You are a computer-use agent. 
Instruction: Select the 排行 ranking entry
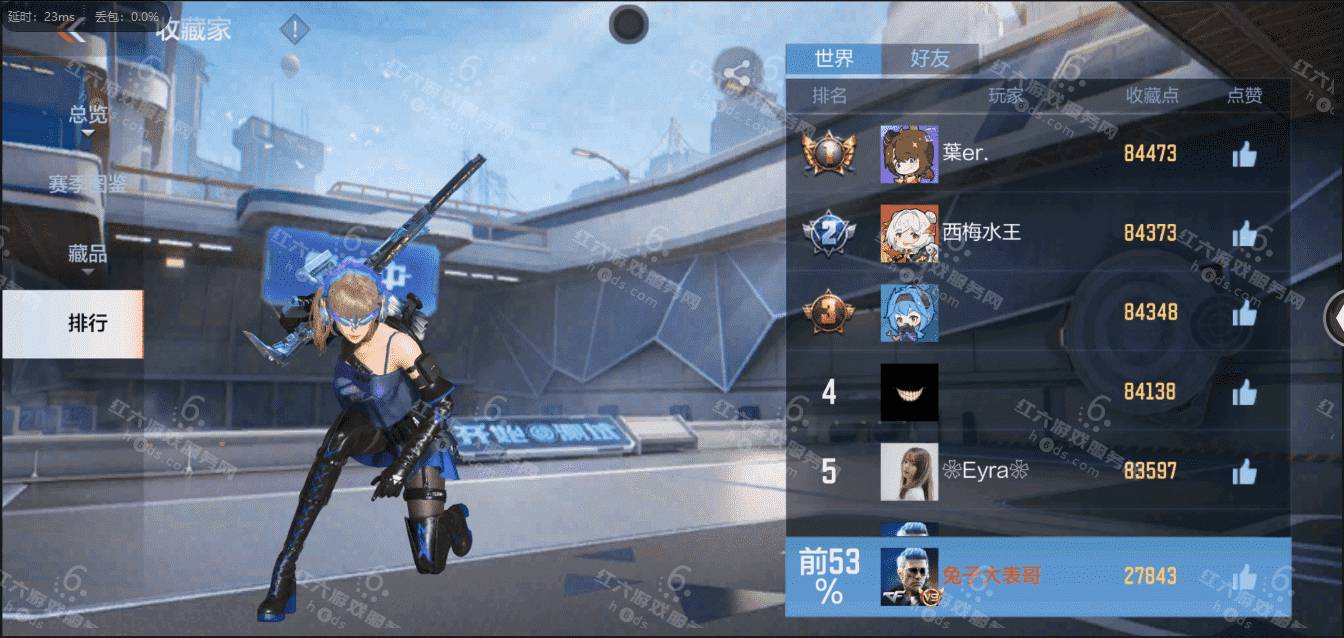tap(88, 323)
